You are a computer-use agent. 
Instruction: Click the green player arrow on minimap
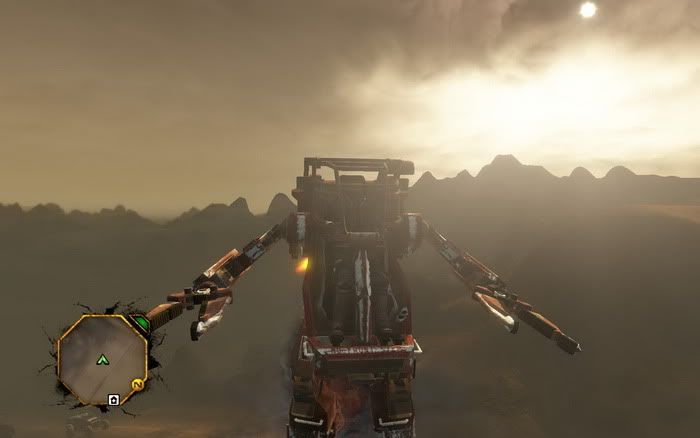tap(102, 359)
